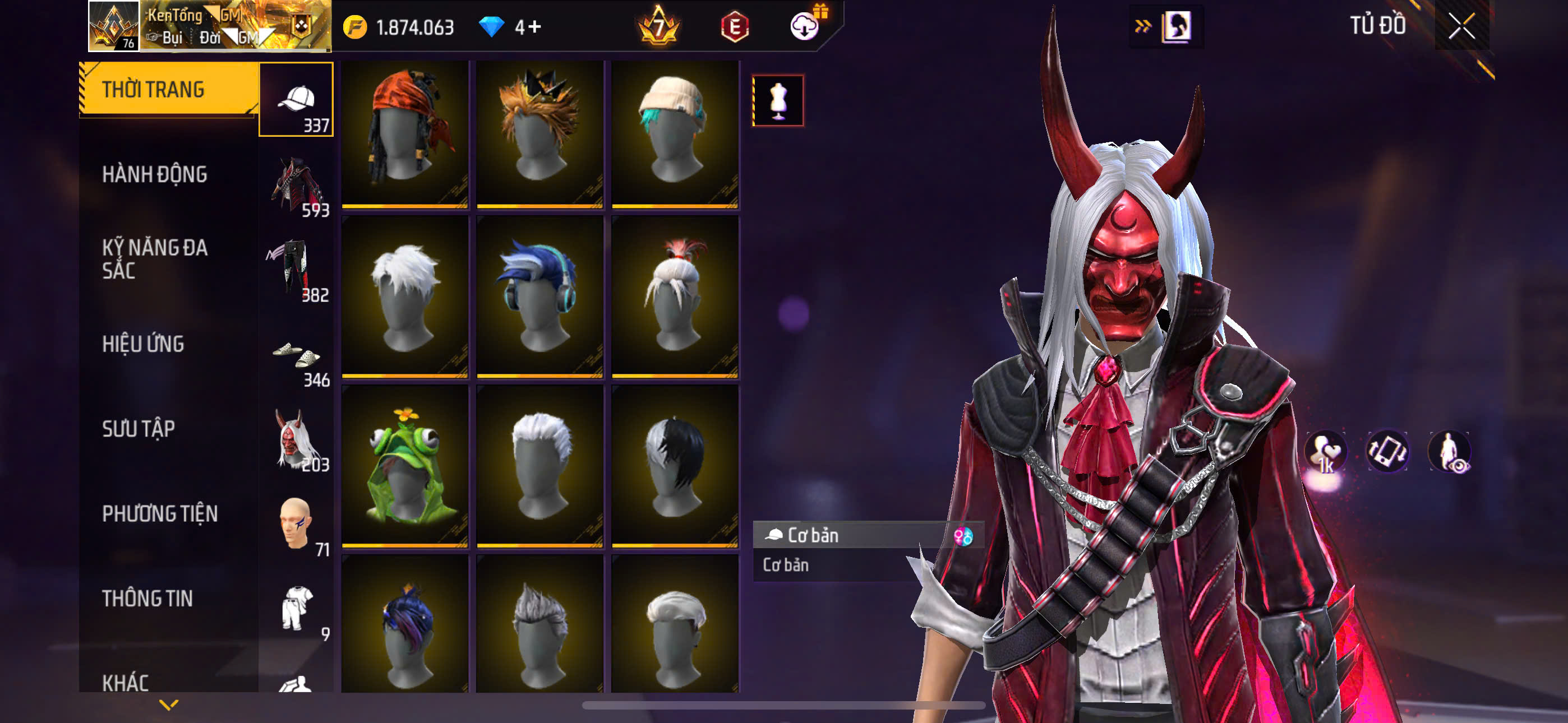The height and width of the screenshot is (723, 1568).
Task: Open the oni mask category
Action: pyautogui.click(x=296, y=439)
